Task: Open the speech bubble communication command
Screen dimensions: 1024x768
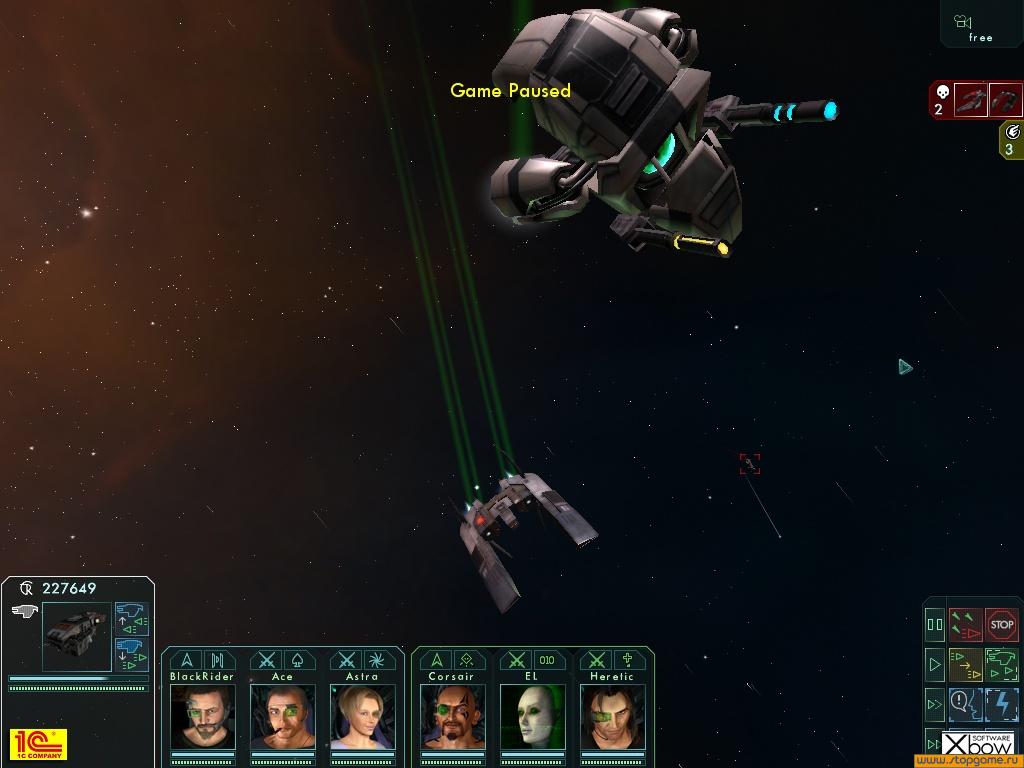Action: (x=965, y=704)
